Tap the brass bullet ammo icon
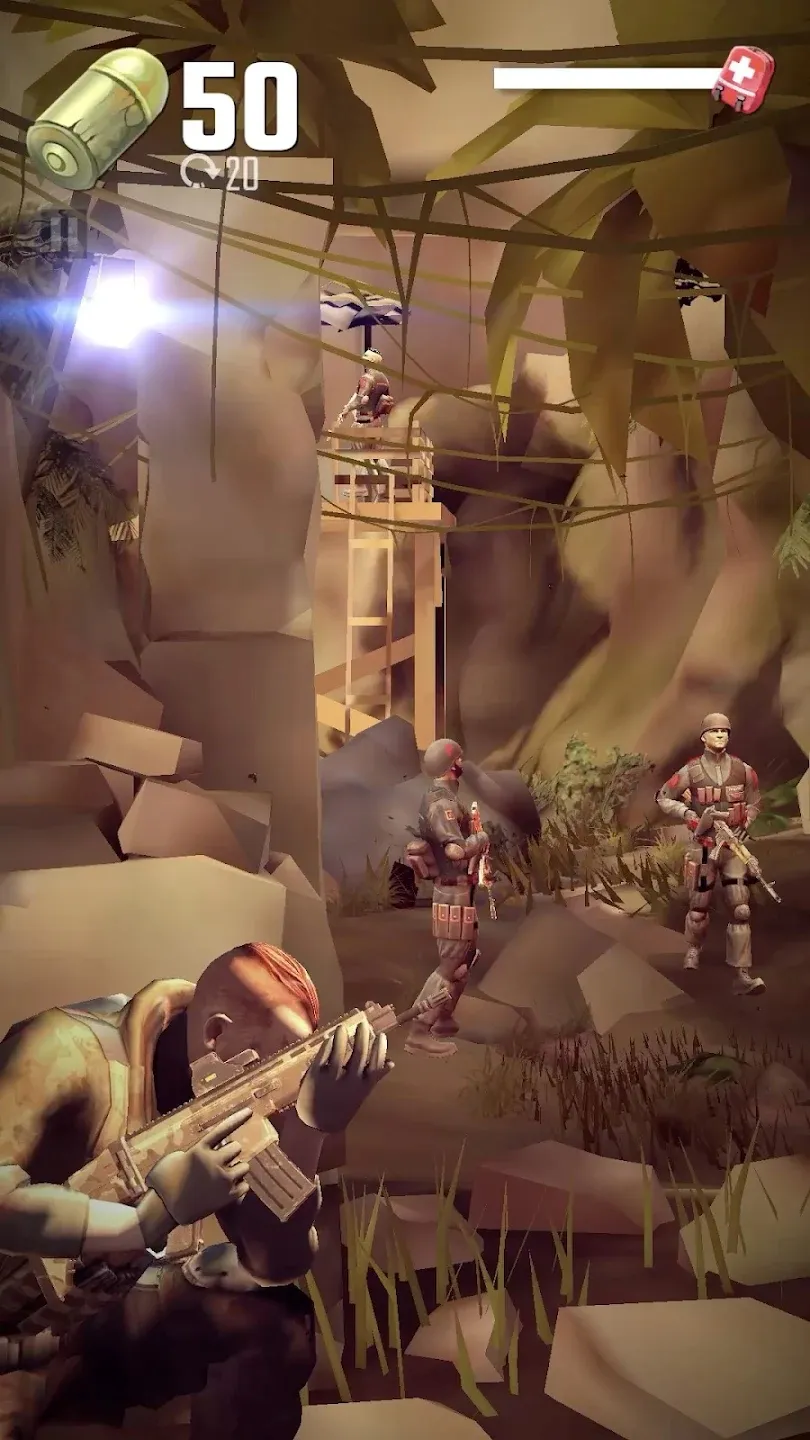This screenshot has height=1440, width=810. point(98,117)
